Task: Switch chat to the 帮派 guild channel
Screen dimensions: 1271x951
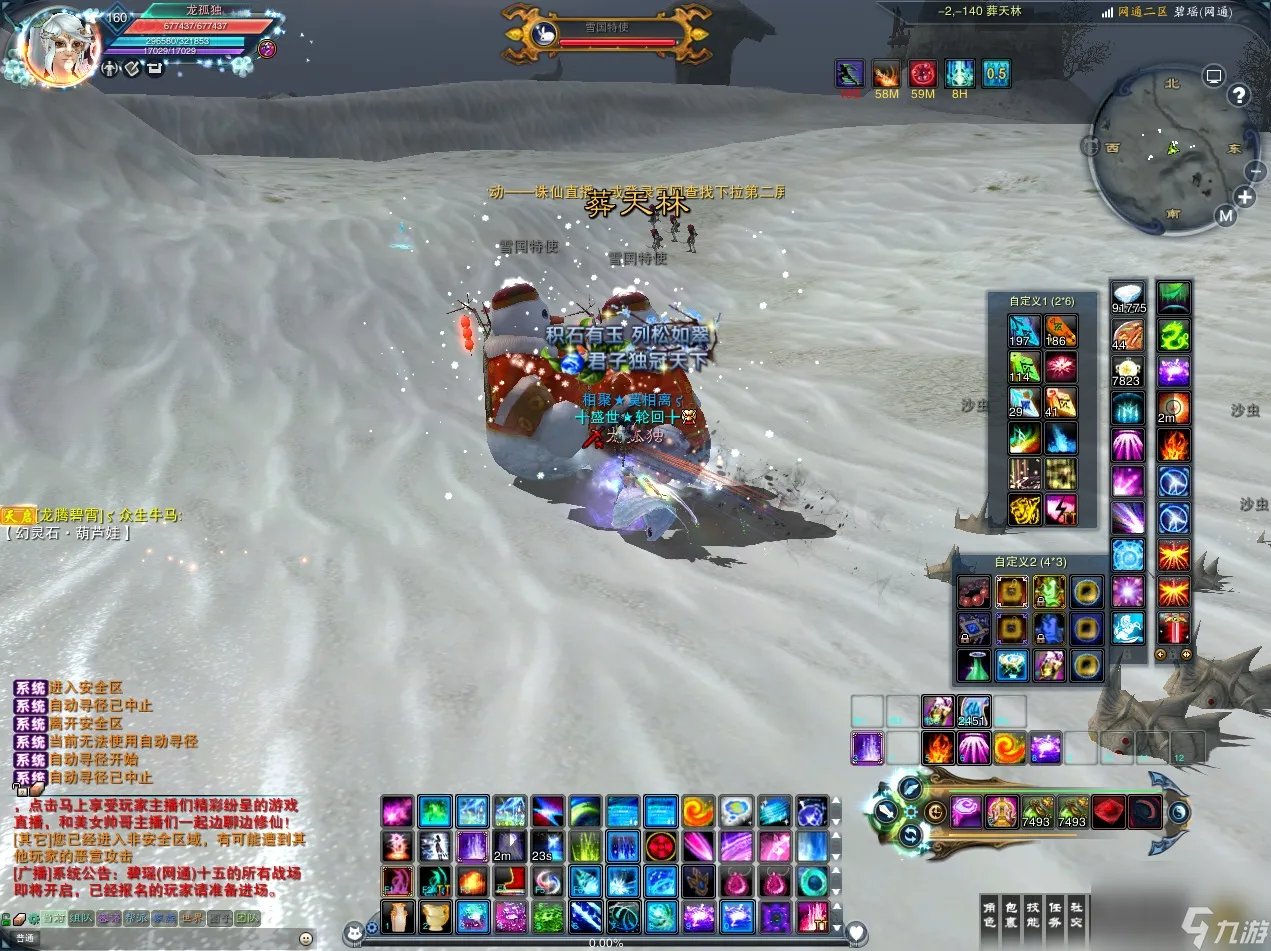Action: (x=136, y=918)
